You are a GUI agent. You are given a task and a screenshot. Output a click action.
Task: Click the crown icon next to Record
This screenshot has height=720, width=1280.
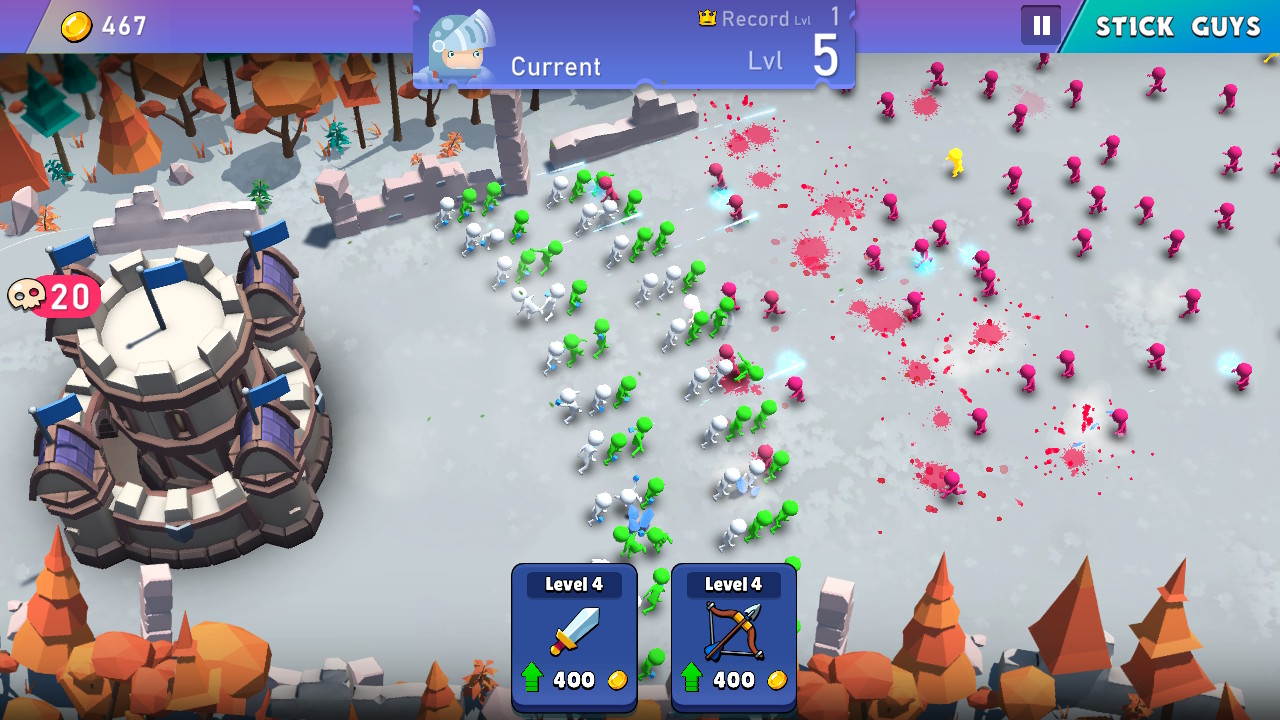click(x=708, y=16)
